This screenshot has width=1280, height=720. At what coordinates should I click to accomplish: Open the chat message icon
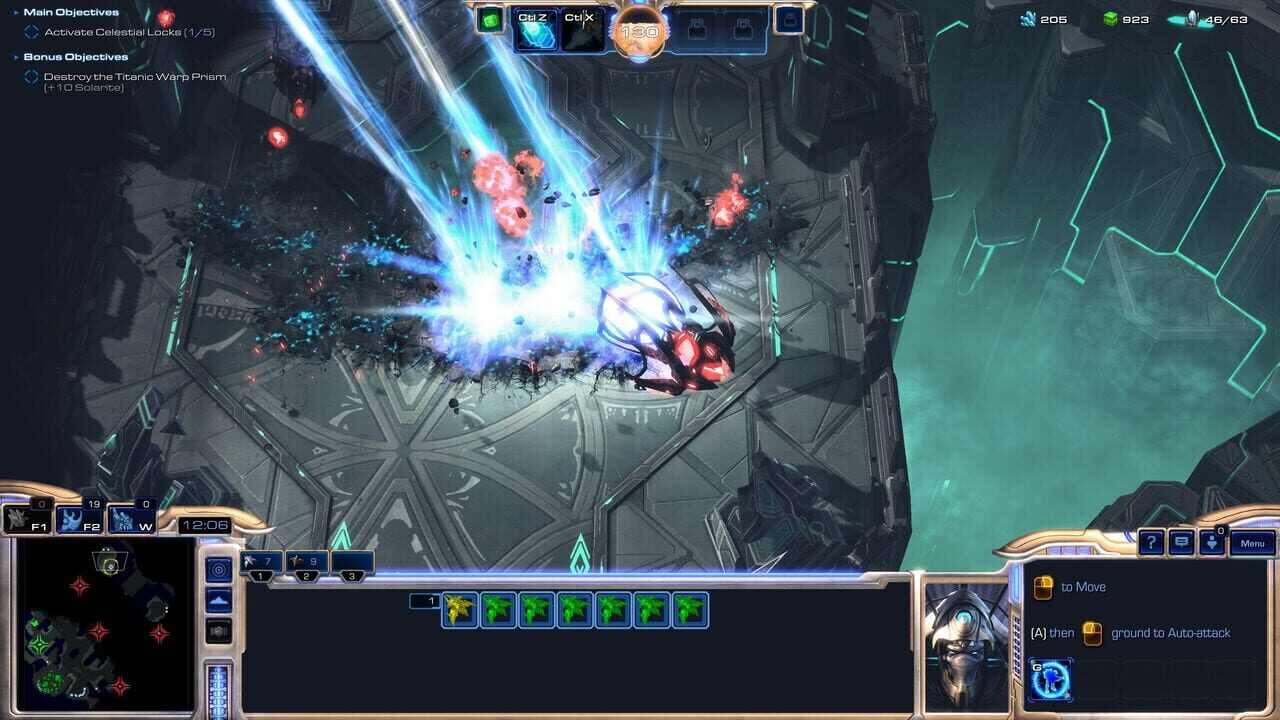coord(1182,543)
